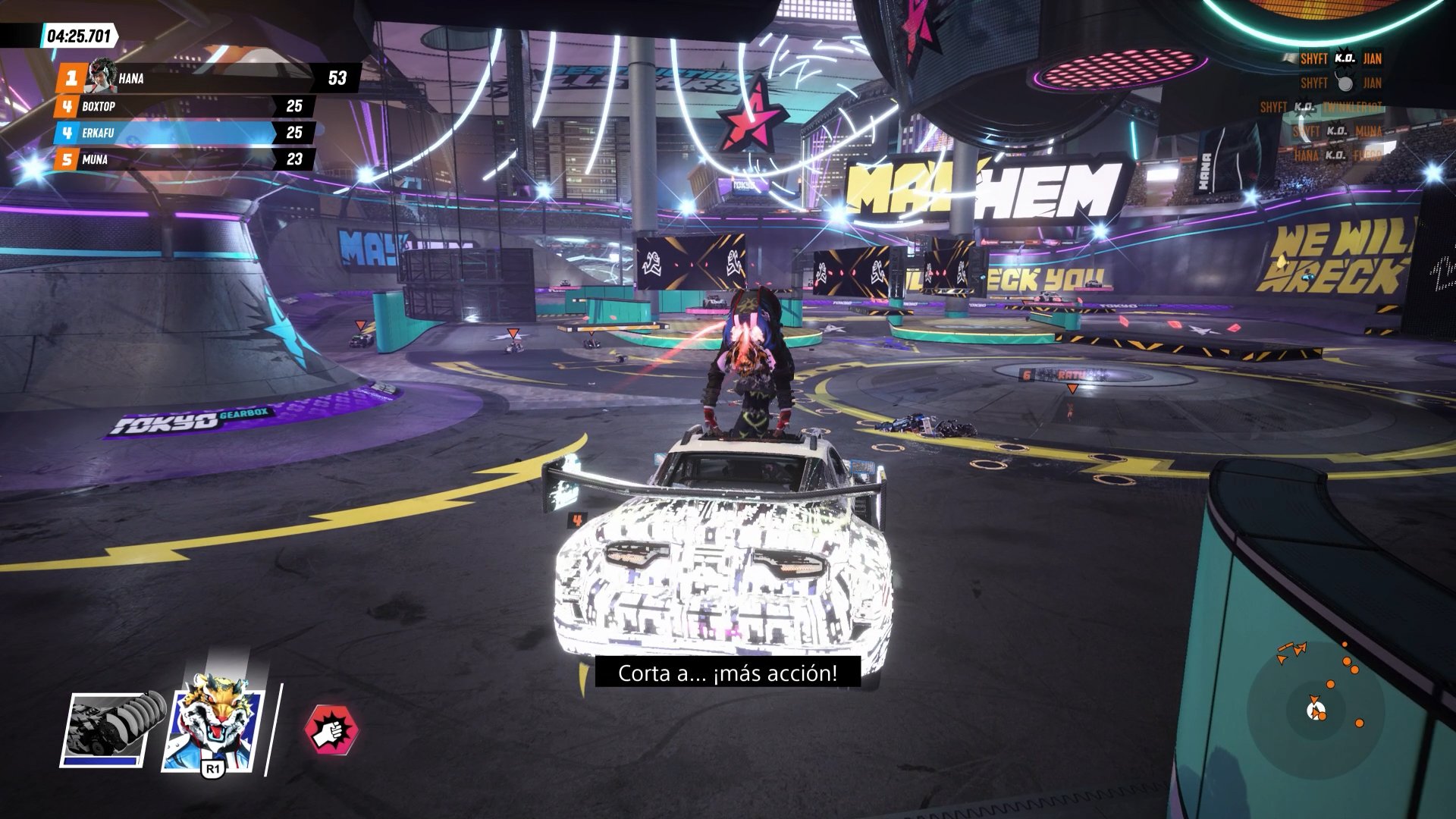Select Muna's leaderboard row
This screenshot has width=1456, height=819.
tap(182, 160)
